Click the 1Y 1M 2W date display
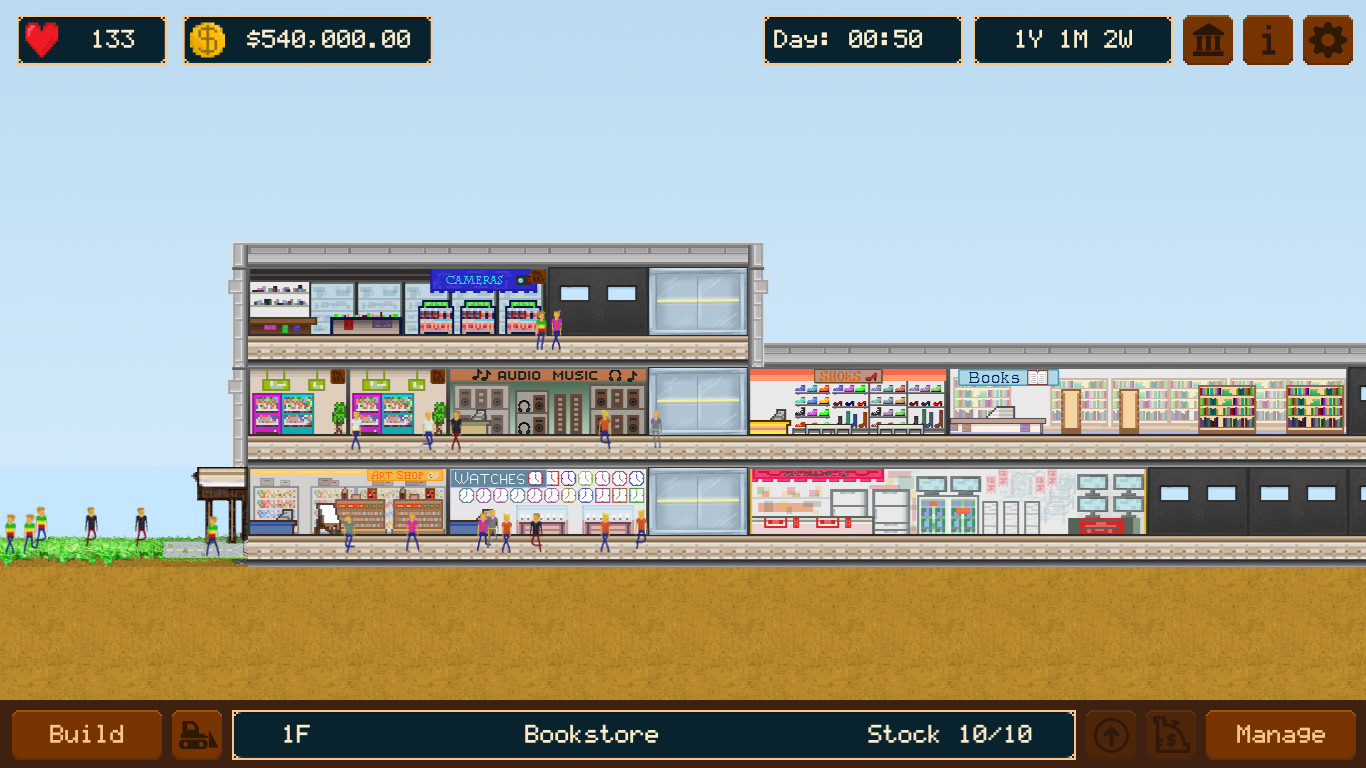The image size is (1366, 768). click(x=1072, y=40)
